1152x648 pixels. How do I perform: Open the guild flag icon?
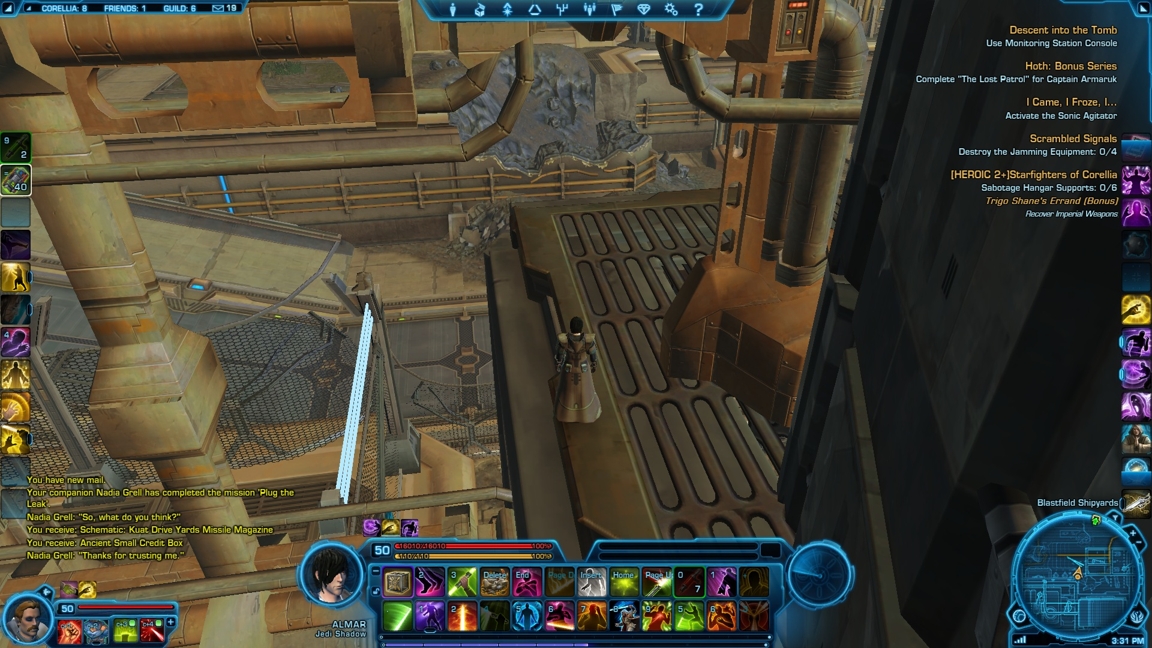point(616,9)
